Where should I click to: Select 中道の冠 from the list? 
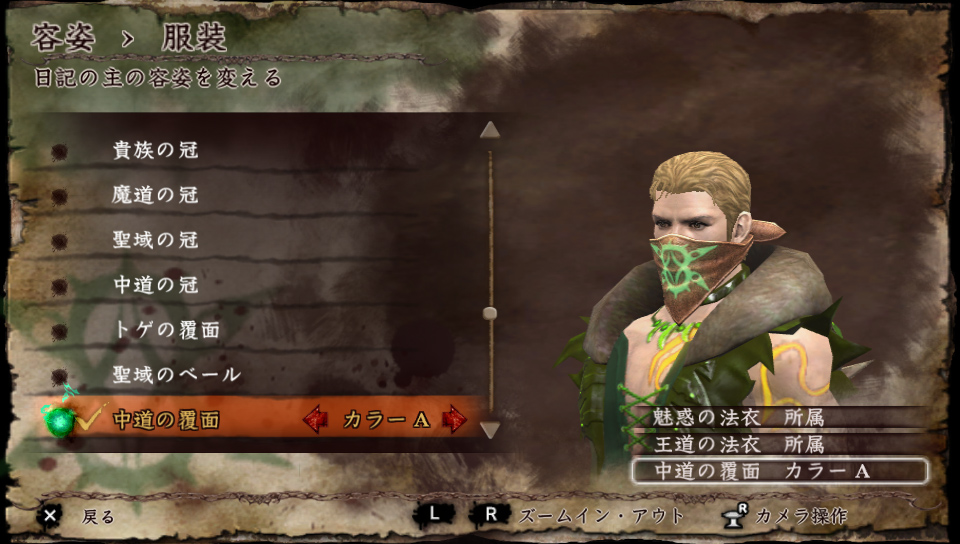[156, 285]
